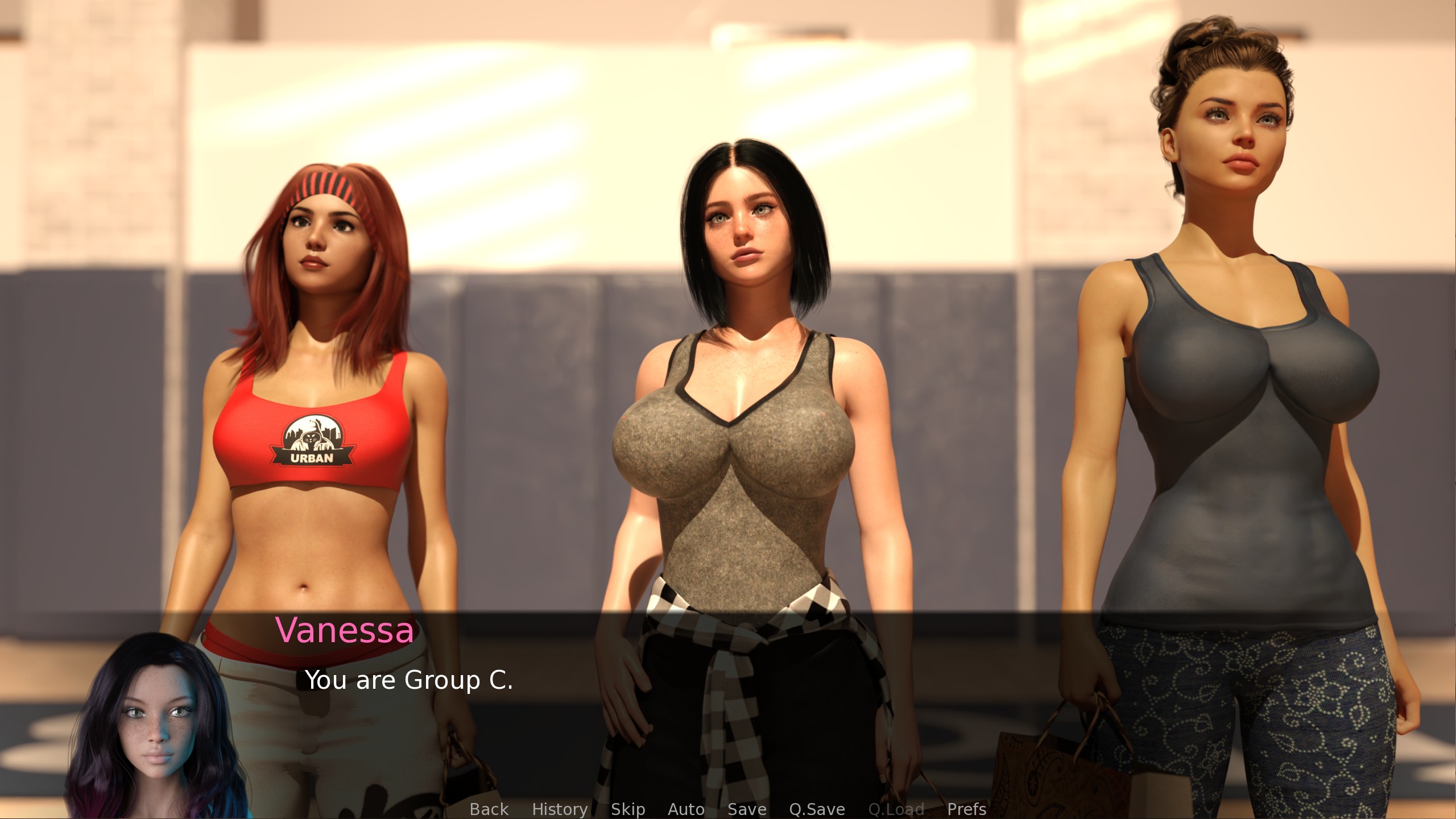The image size is (1456, 819).
Task: Open the dialogue History log
Action: click(x=560, y=809)
